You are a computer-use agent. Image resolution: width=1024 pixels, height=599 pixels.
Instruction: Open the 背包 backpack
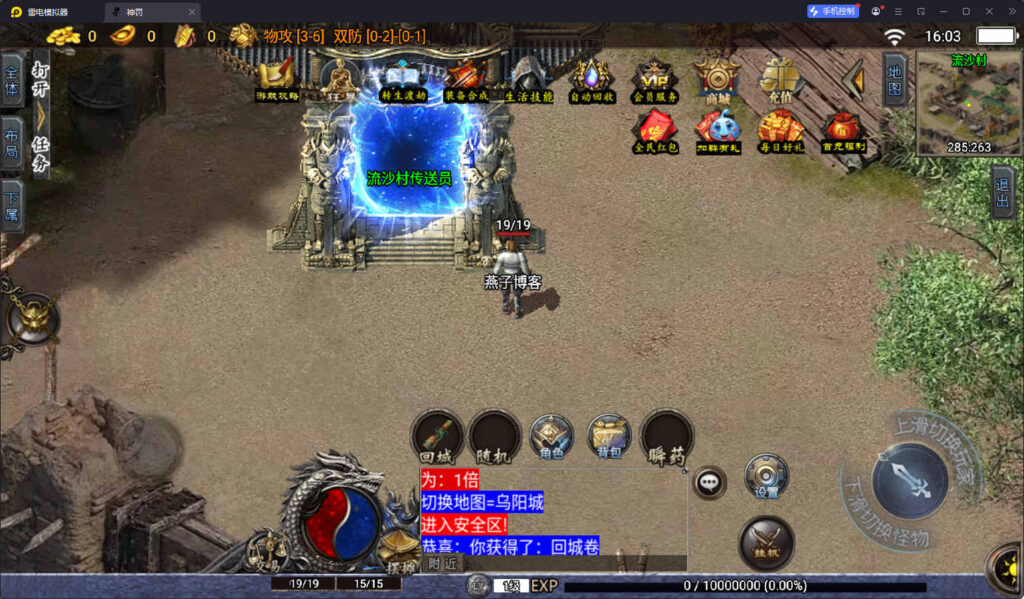(609, 436)
